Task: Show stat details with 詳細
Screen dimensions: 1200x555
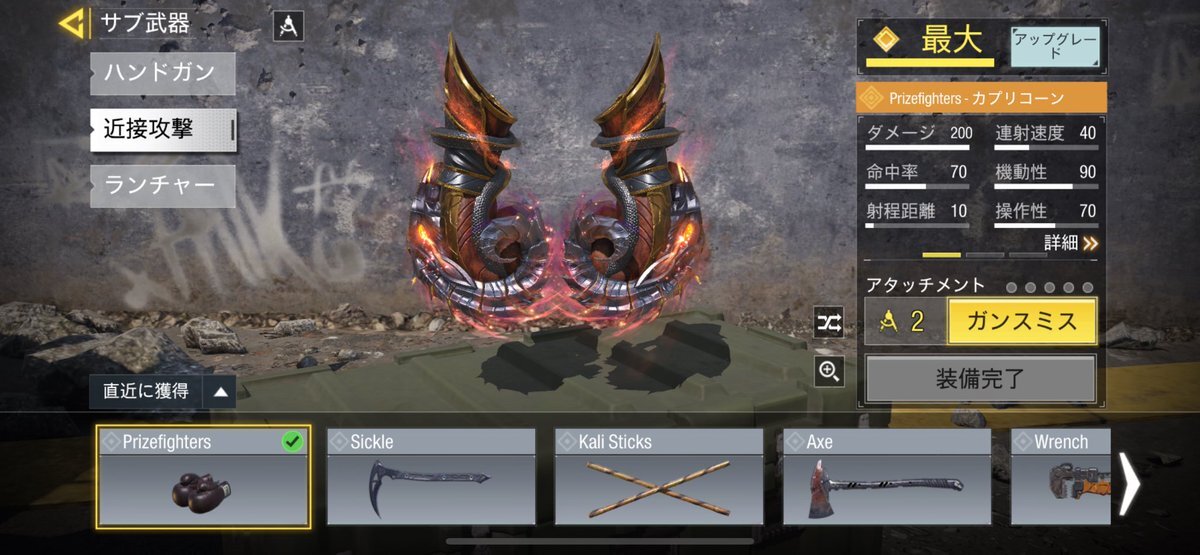Action: (1071, 242)
